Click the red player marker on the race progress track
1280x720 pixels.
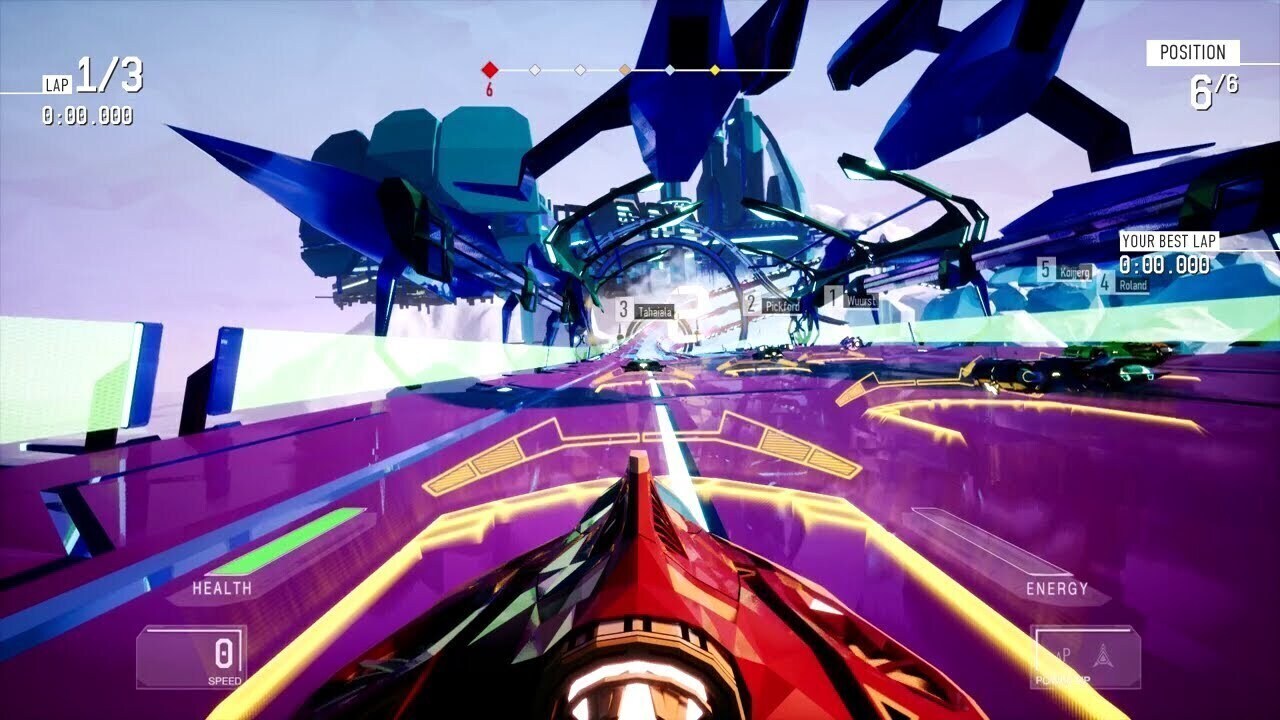pyautogui.click(x=489, y=70)
